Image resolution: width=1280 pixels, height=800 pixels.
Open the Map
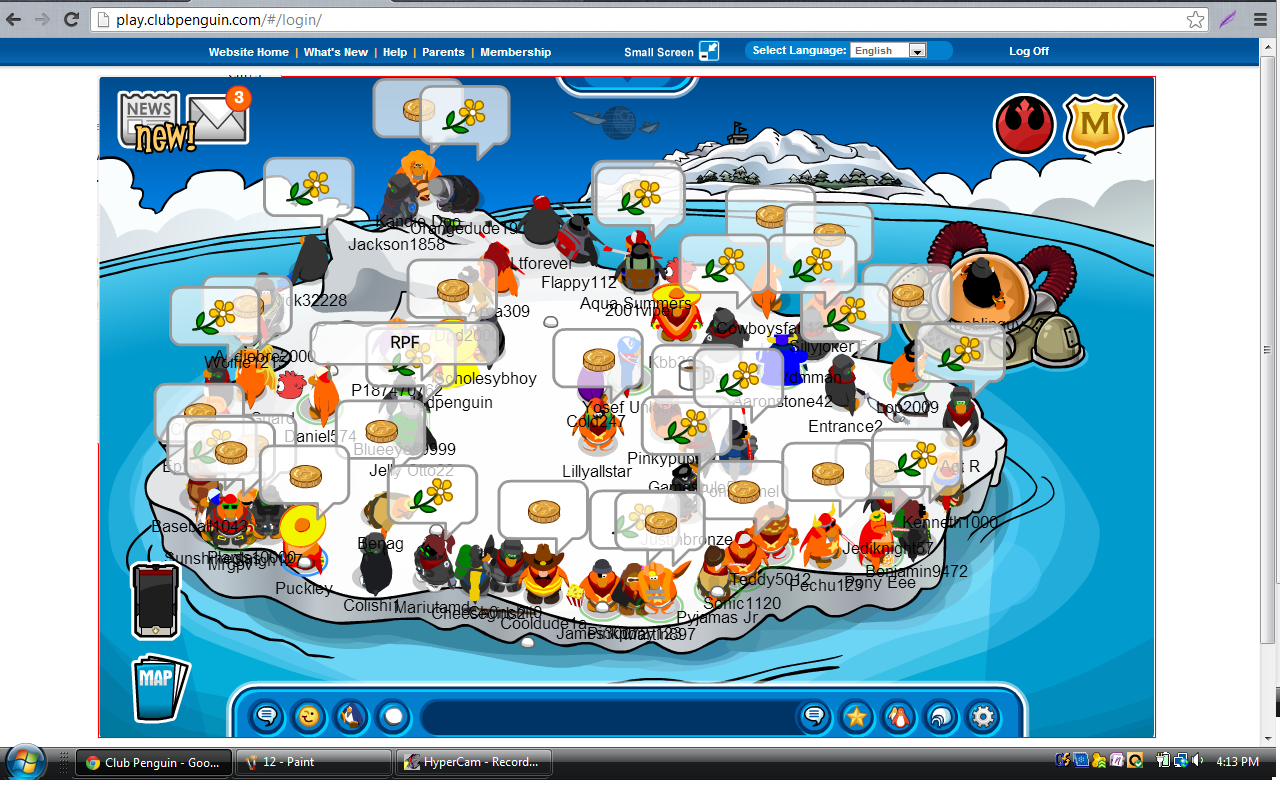158,686
